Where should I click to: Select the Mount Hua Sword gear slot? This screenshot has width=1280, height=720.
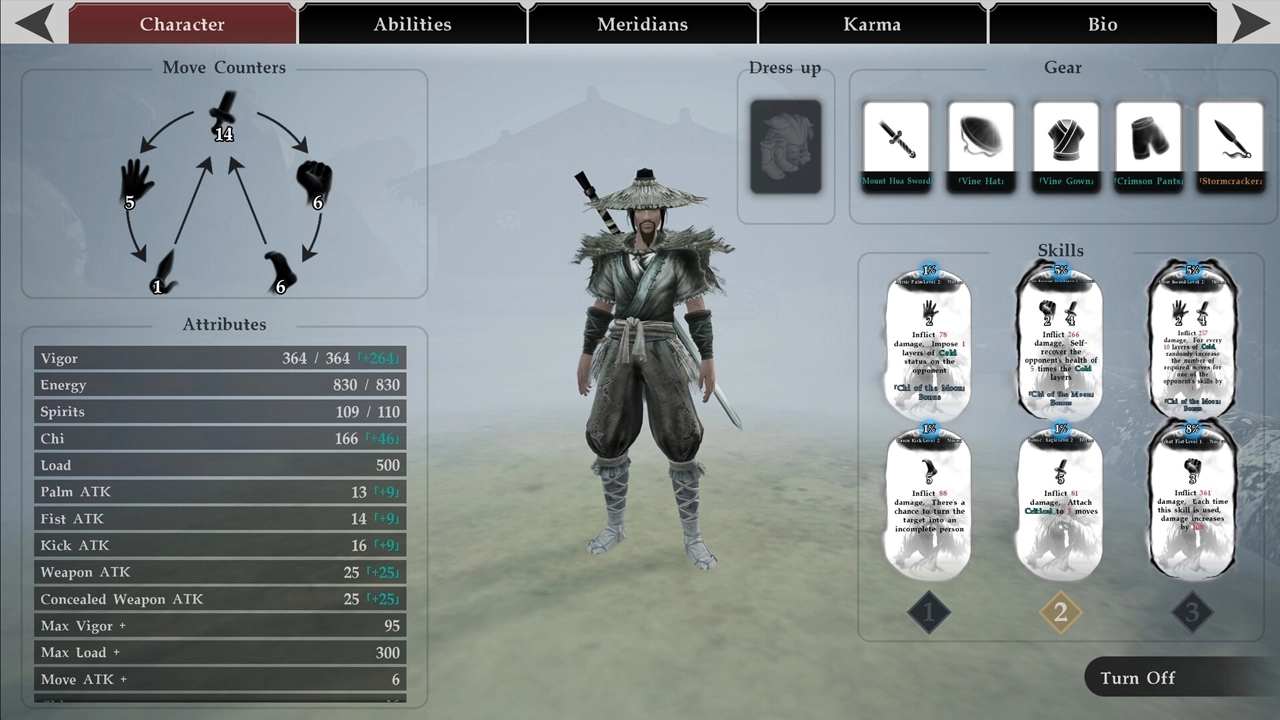896,145
